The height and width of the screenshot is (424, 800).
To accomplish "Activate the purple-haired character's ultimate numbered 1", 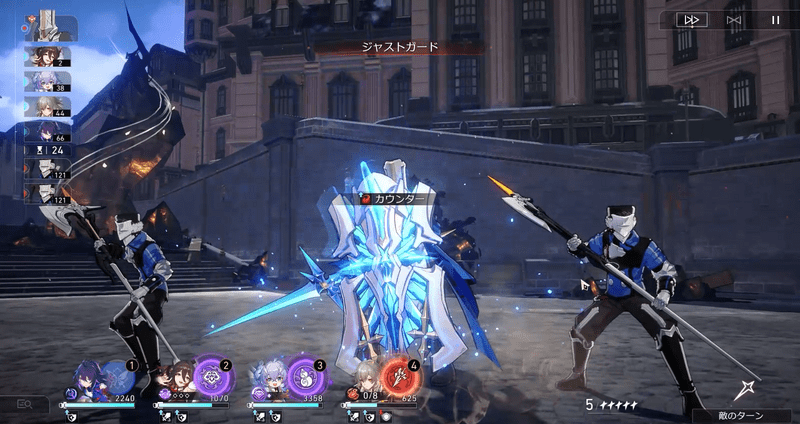I will click(x=119, y=376).
